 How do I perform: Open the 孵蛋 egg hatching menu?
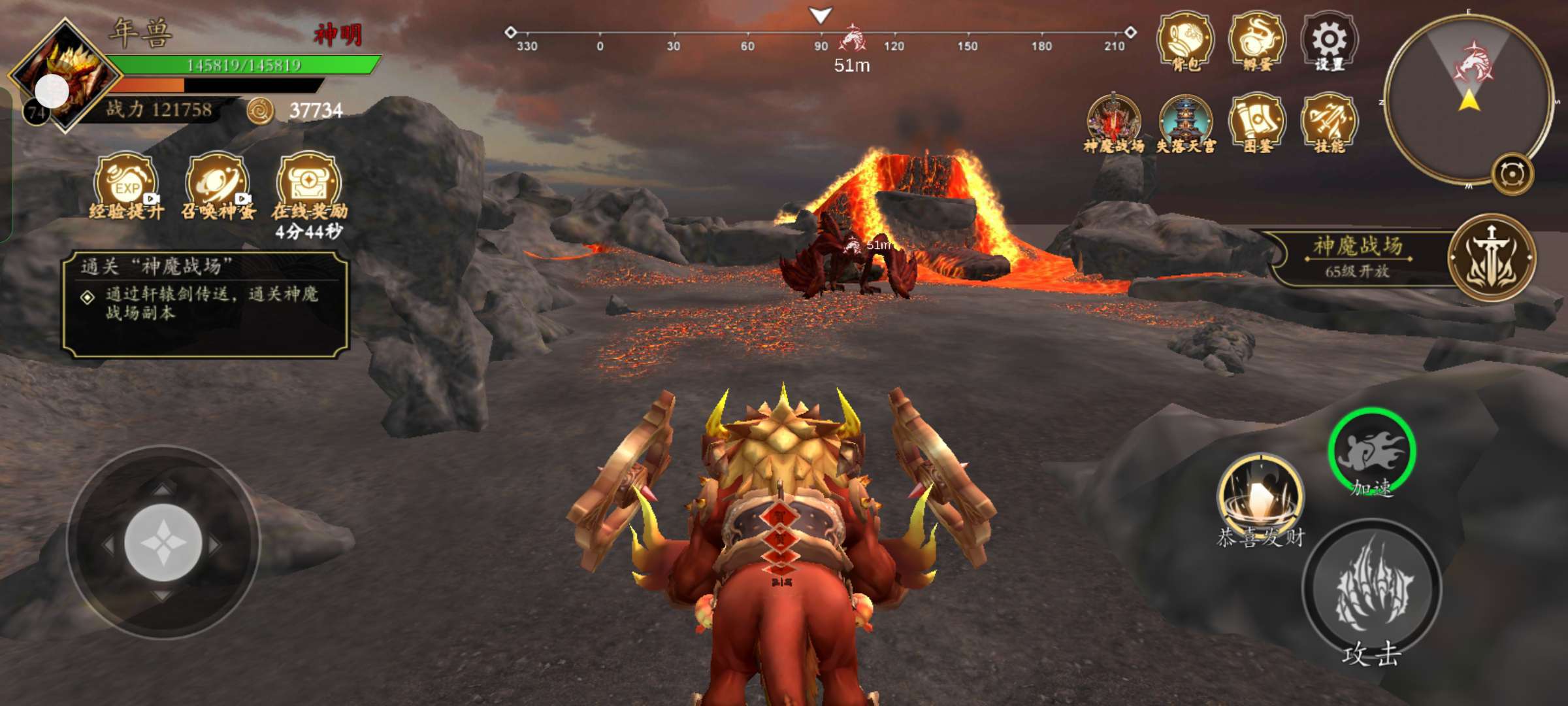[x=1257, y=39]
